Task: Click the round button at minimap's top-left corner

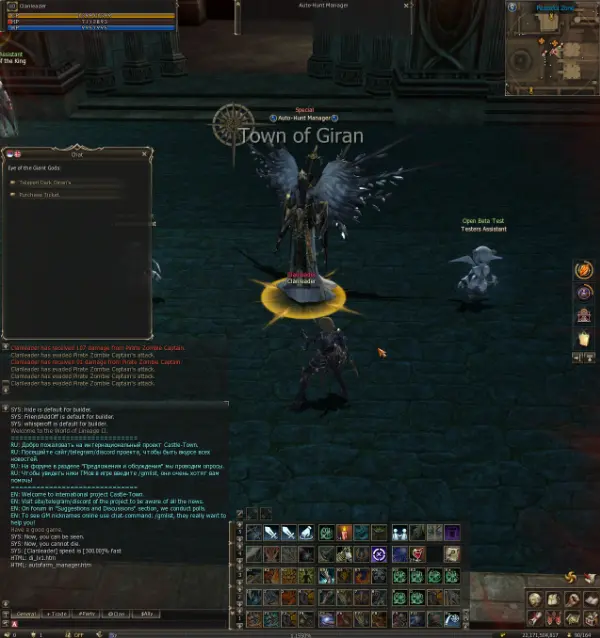Action: (513, 7)
